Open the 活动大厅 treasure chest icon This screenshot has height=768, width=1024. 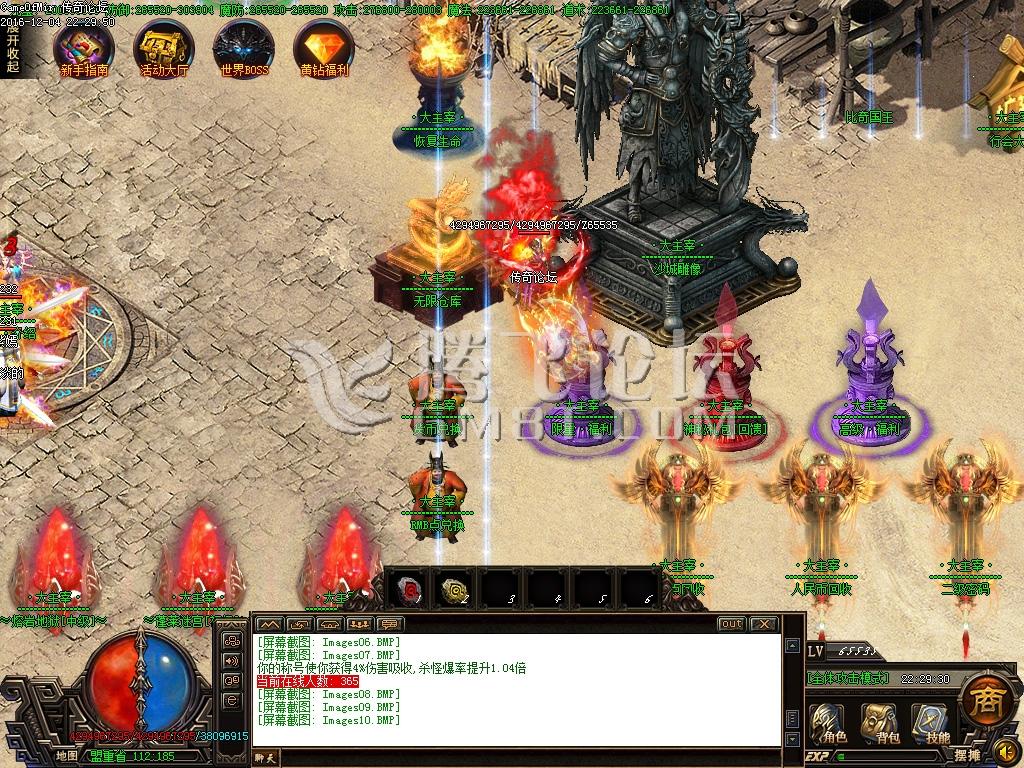[164, 48]
